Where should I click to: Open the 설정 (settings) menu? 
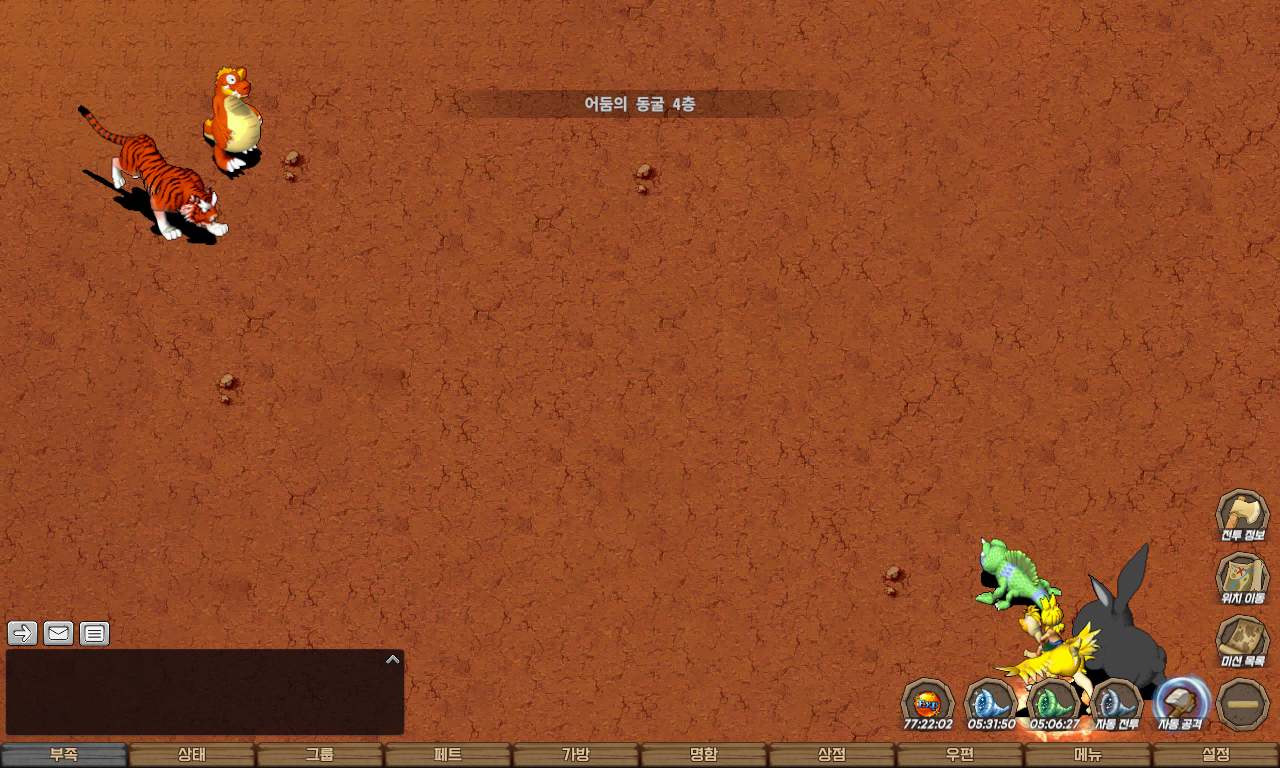[x=1216, y=755]
